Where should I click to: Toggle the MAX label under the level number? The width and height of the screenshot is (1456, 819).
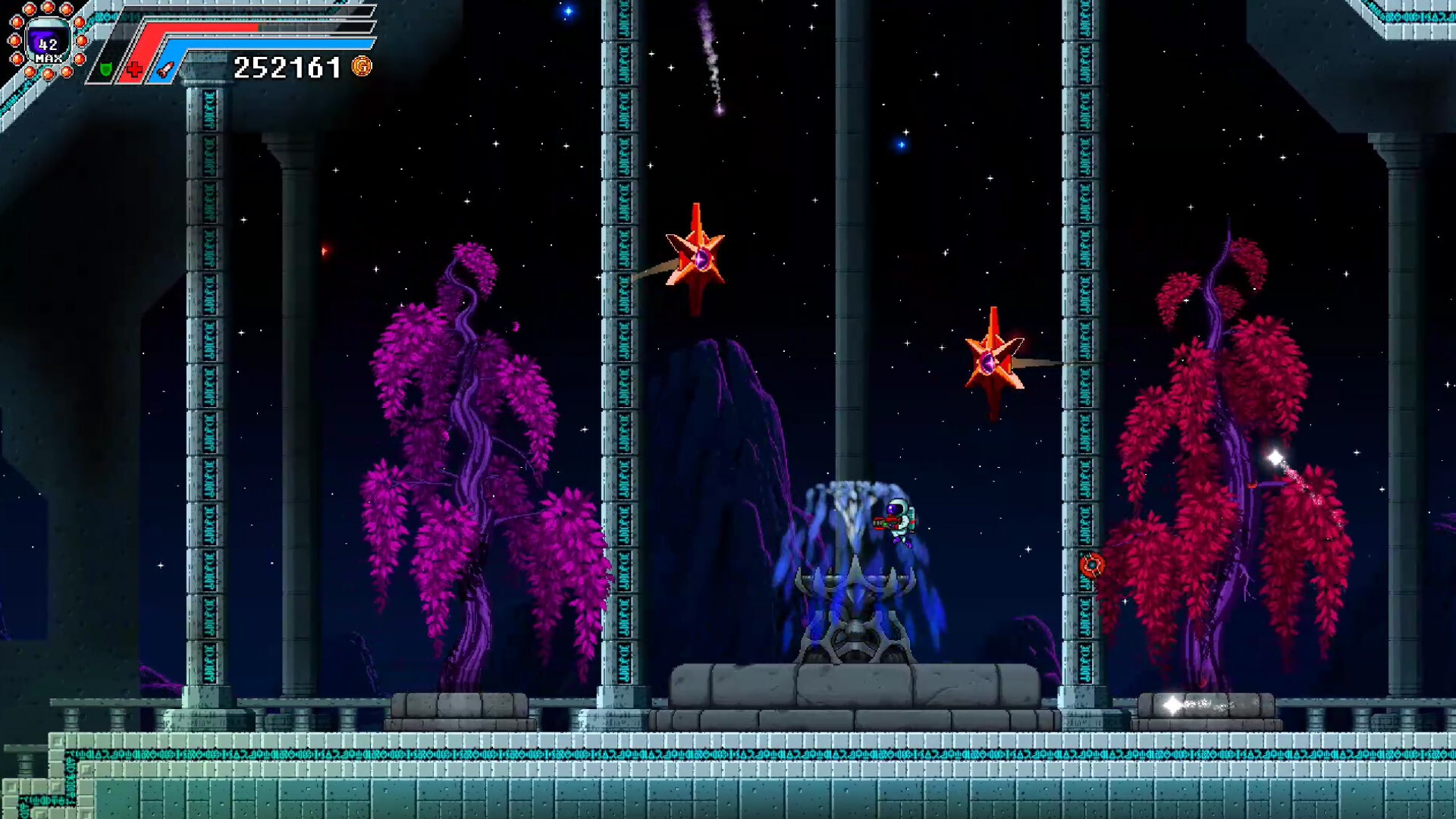pyautogui.click(x=49, y=58)
